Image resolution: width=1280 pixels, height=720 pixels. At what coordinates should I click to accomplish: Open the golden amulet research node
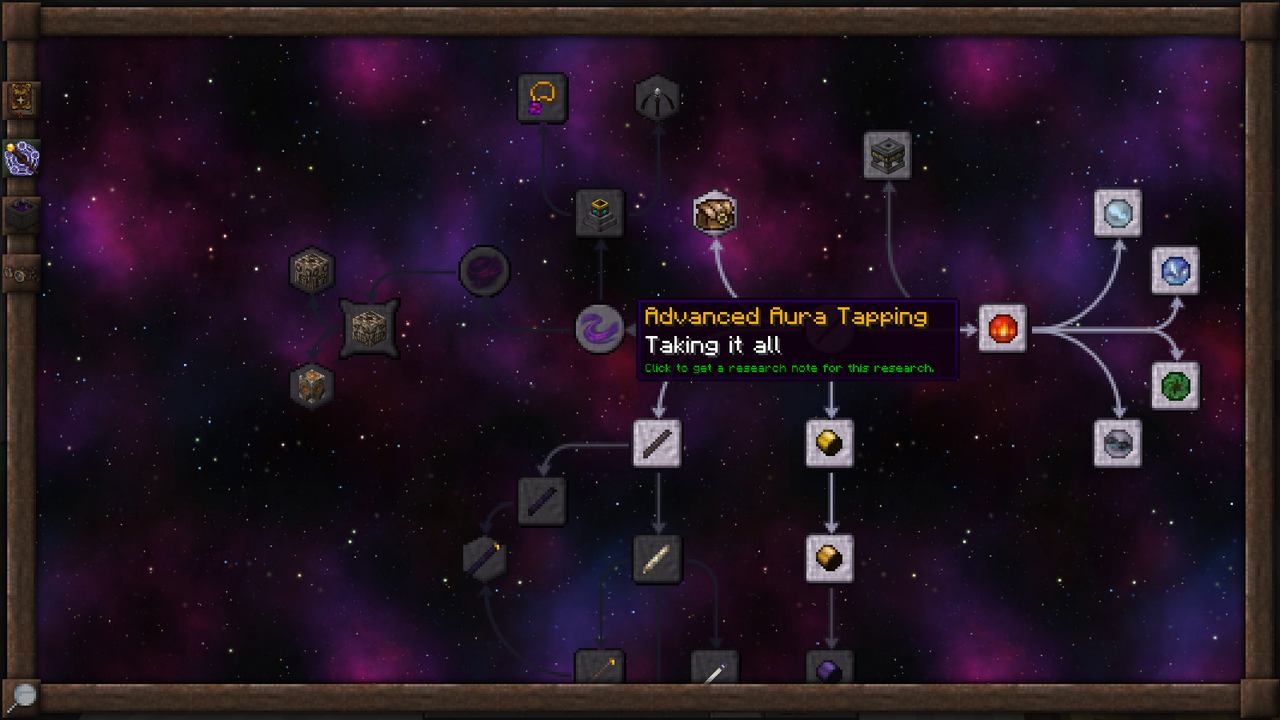point(542,97)
